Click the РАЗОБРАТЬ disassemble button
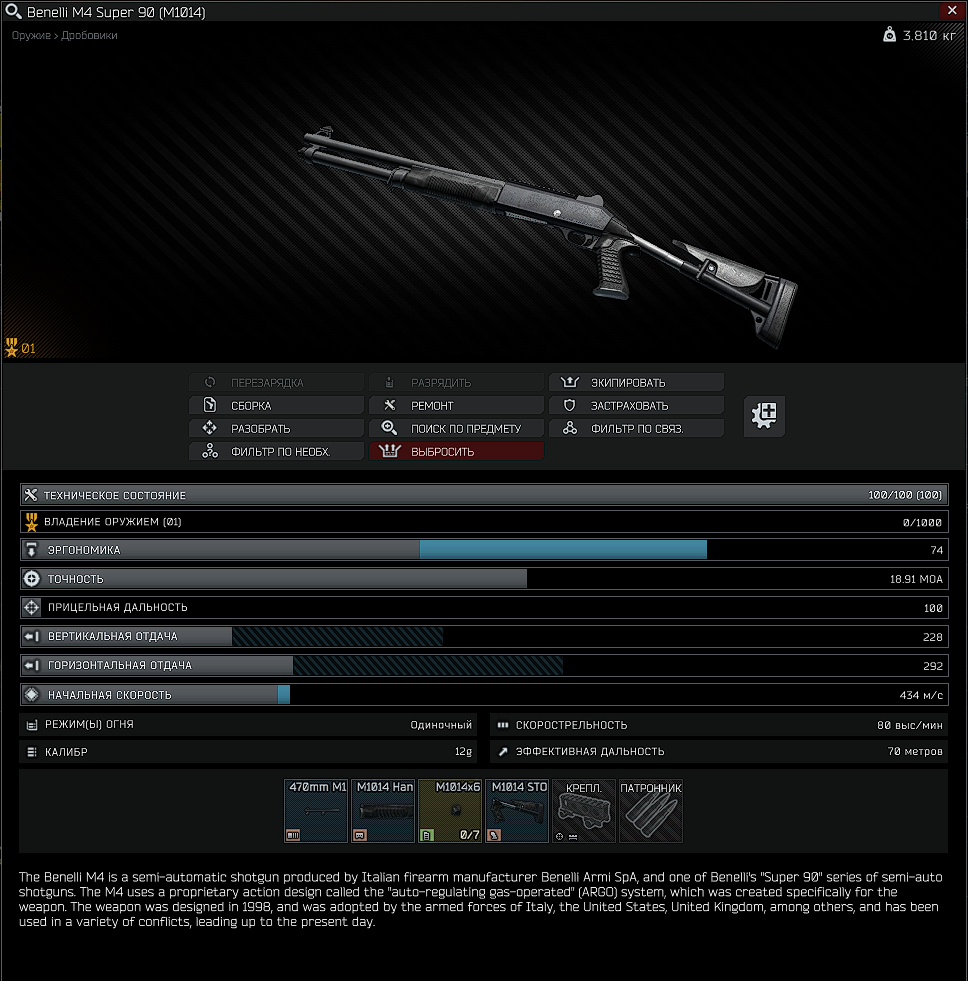 277,429
